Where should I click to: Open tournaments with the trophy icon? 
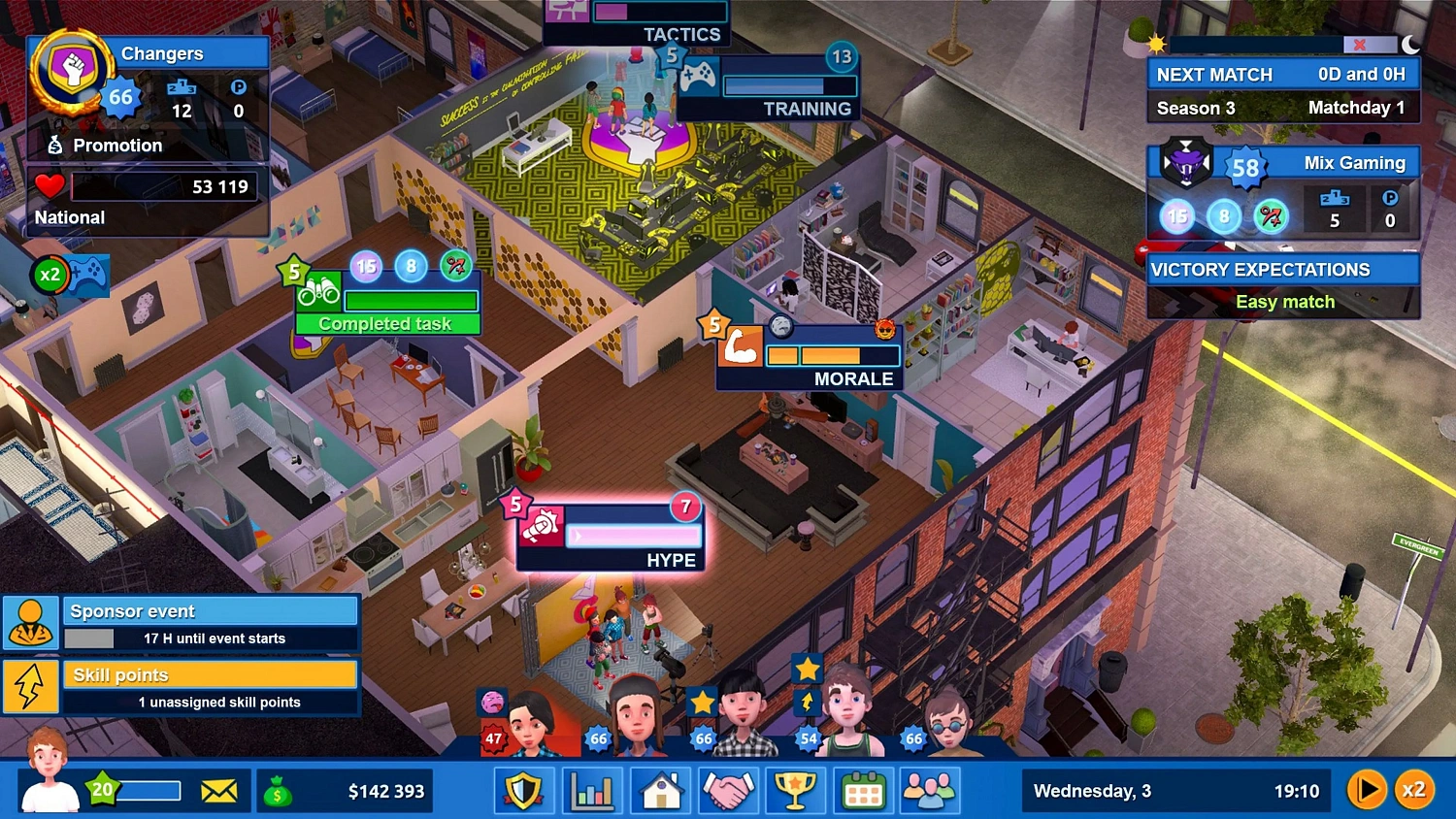click(795, 790)
